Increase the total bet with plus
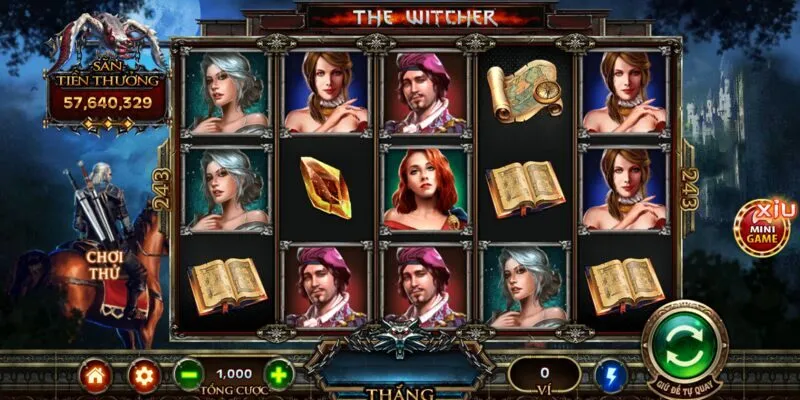The image size is (800, 400). (280, 376)
